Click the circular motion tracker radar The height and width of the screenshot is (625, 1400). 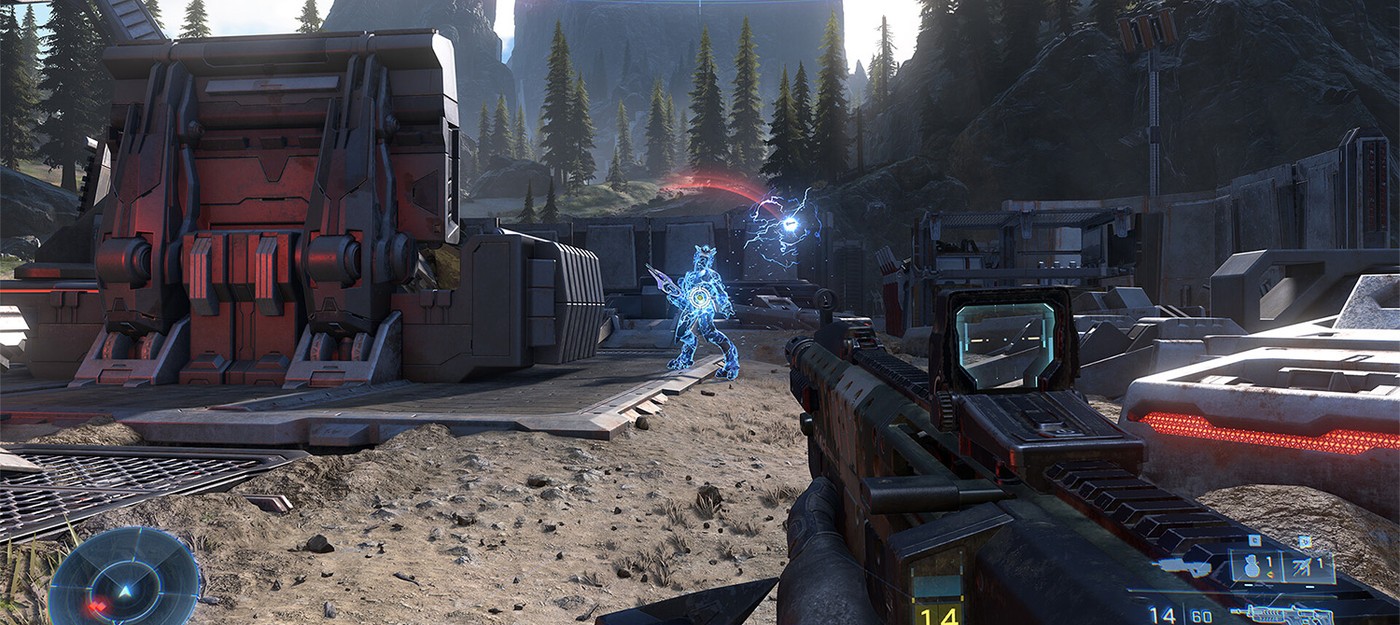click(125, 578)
